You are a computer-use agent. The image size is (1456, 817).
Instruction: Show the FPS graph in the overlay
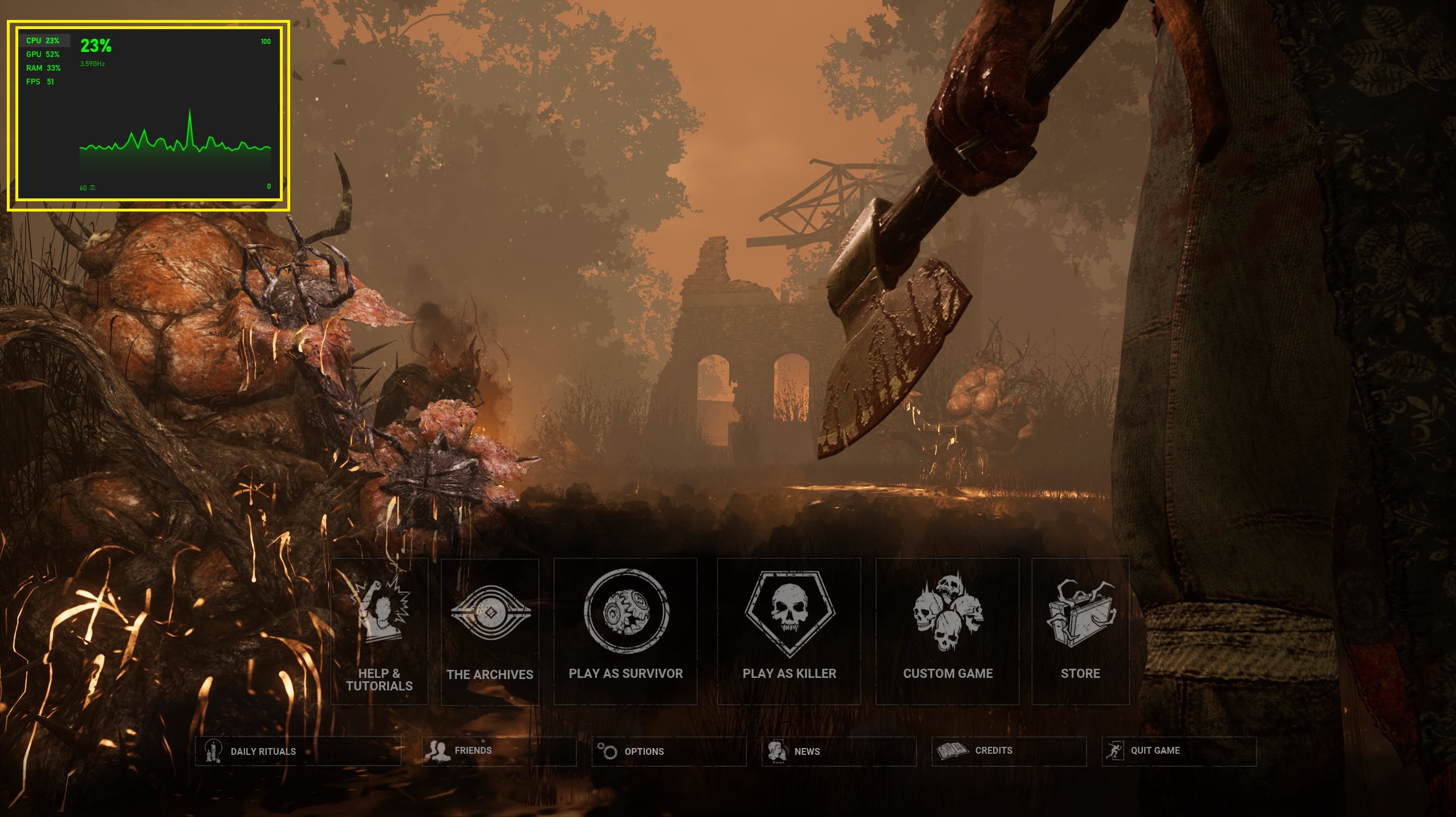tap(40, 82)
